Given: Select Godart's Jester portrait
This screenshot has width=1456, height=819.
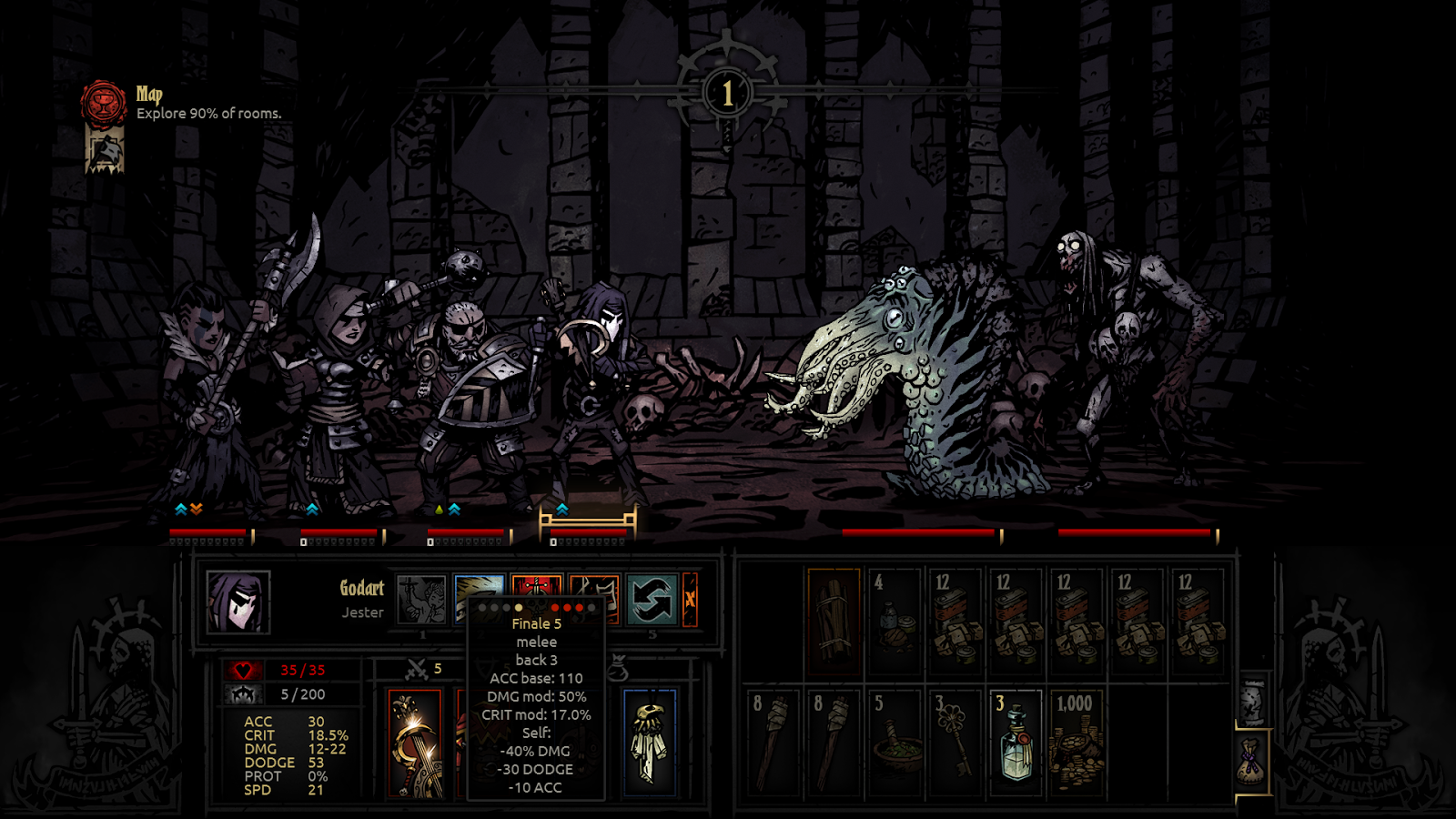Looking at the screenshot, I should click(238, 602).
